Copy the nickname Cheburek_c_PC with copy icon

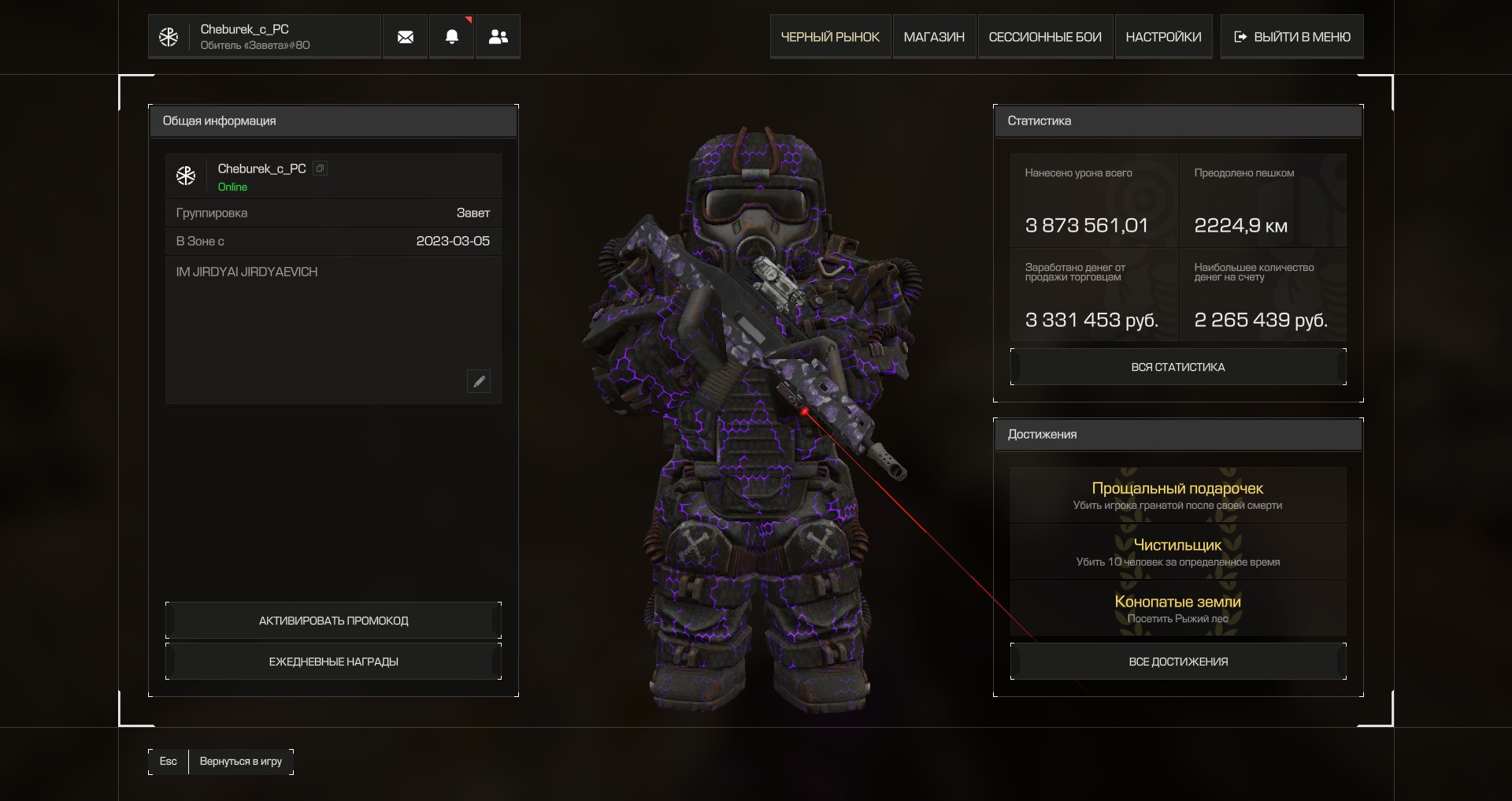(320, 169)
